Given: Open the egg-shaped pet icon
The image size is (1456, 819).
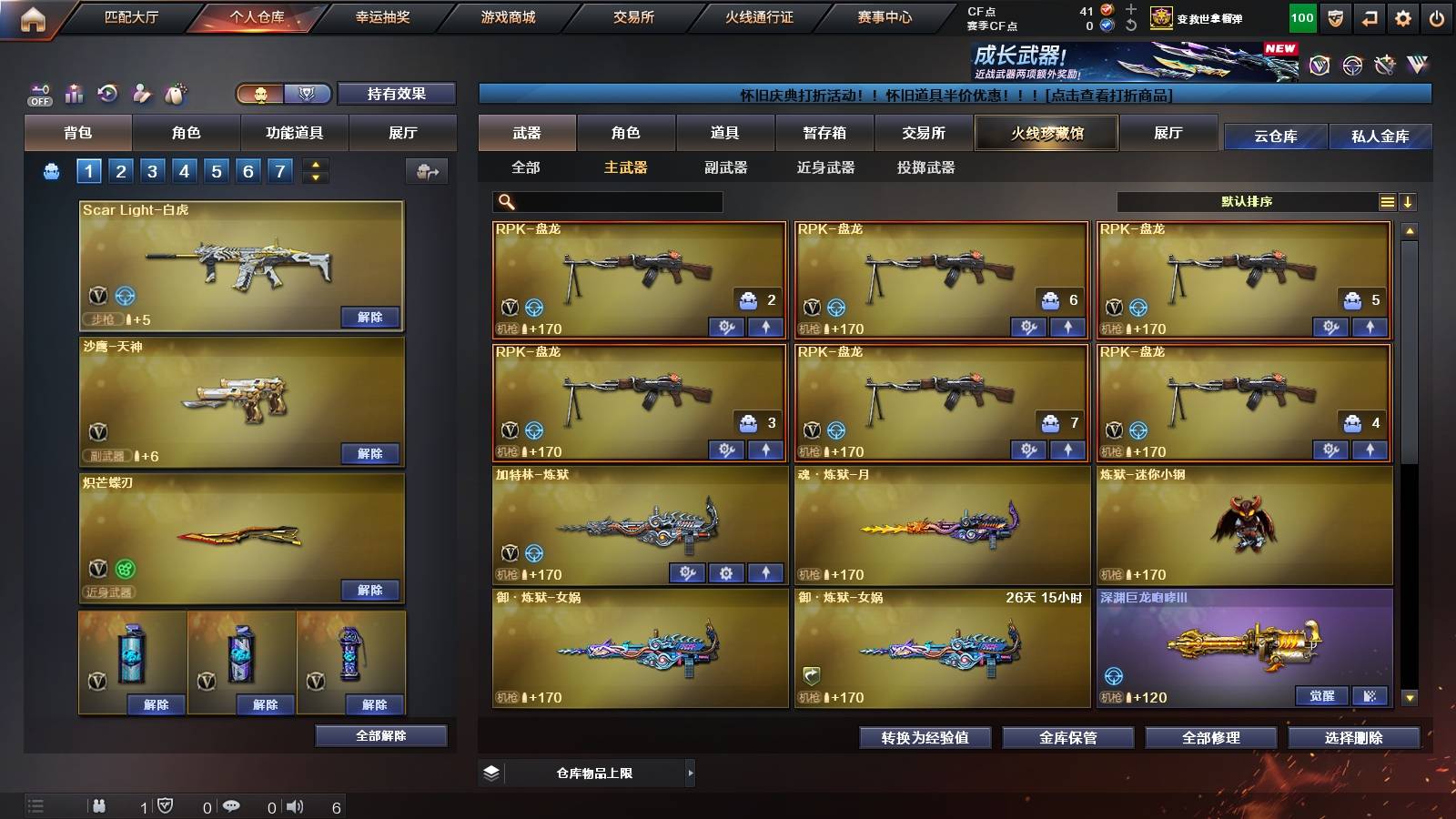Looking at the screenshot, I should tap(176, 92).
